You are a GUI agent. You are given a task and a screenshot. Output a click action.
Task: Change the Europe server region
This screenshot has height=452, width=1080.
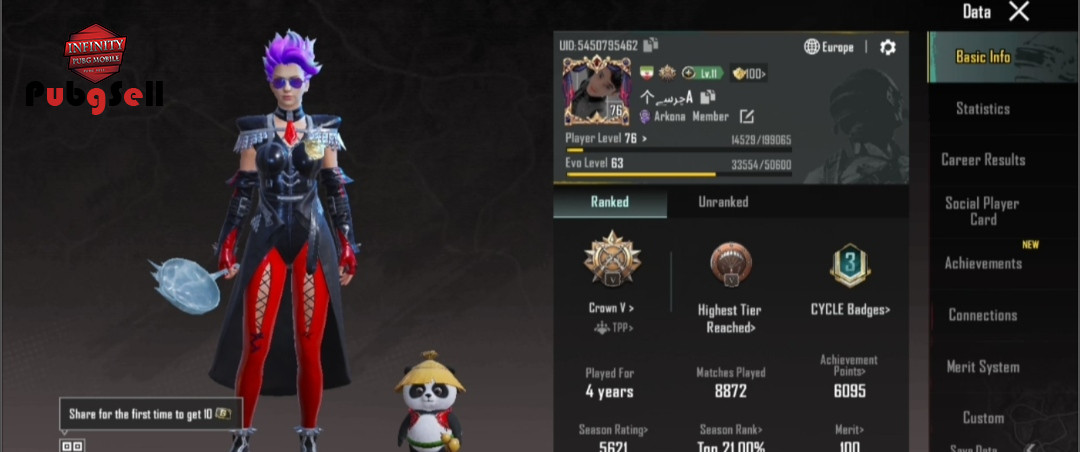829,47
